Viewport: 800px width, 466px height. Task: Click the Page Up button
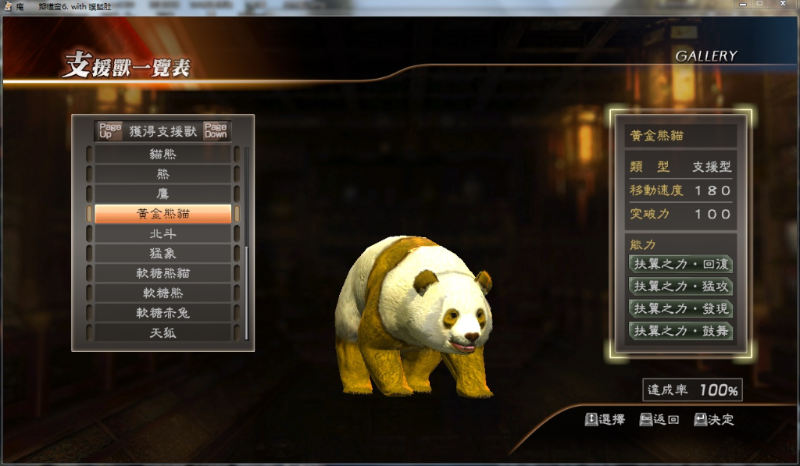(110, 131)
